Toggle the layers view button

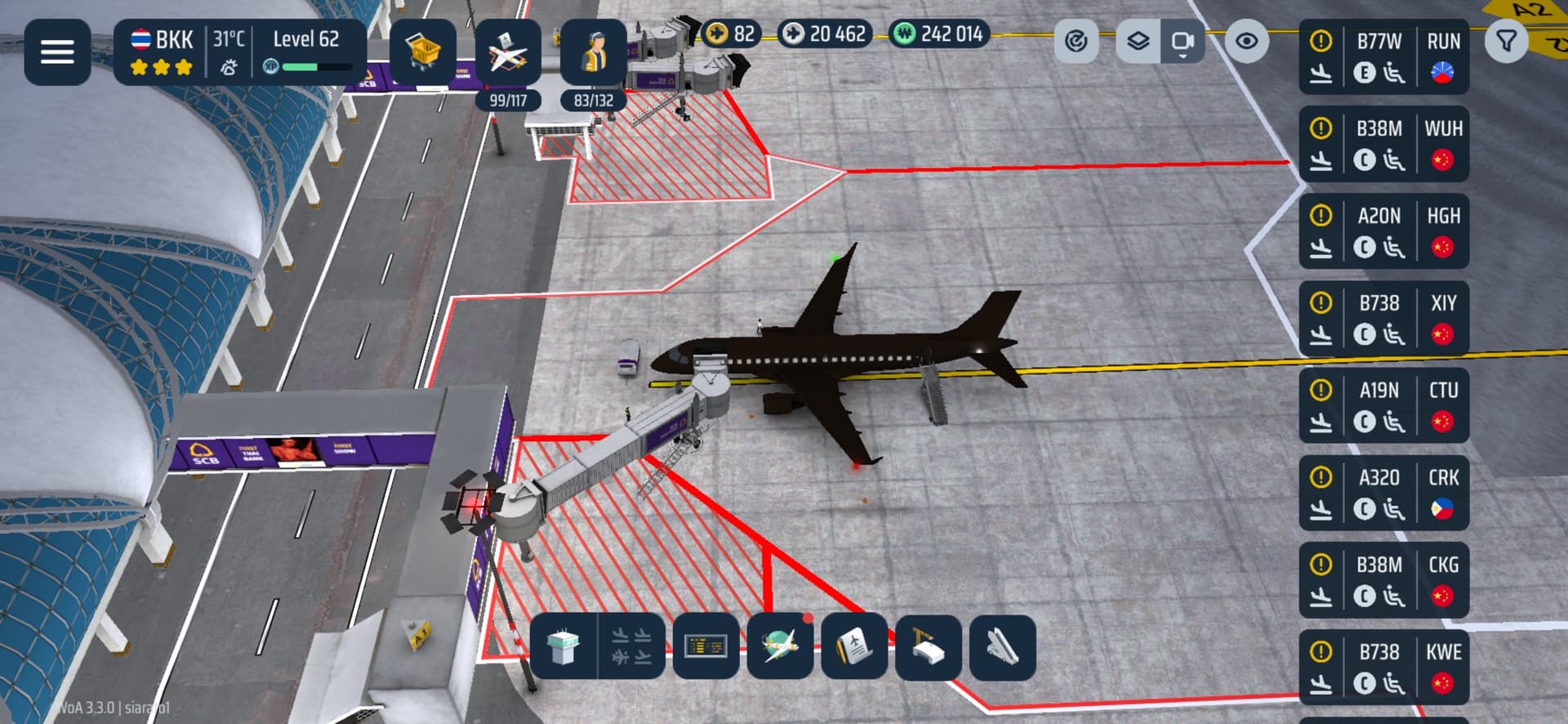coord(1138,41)
